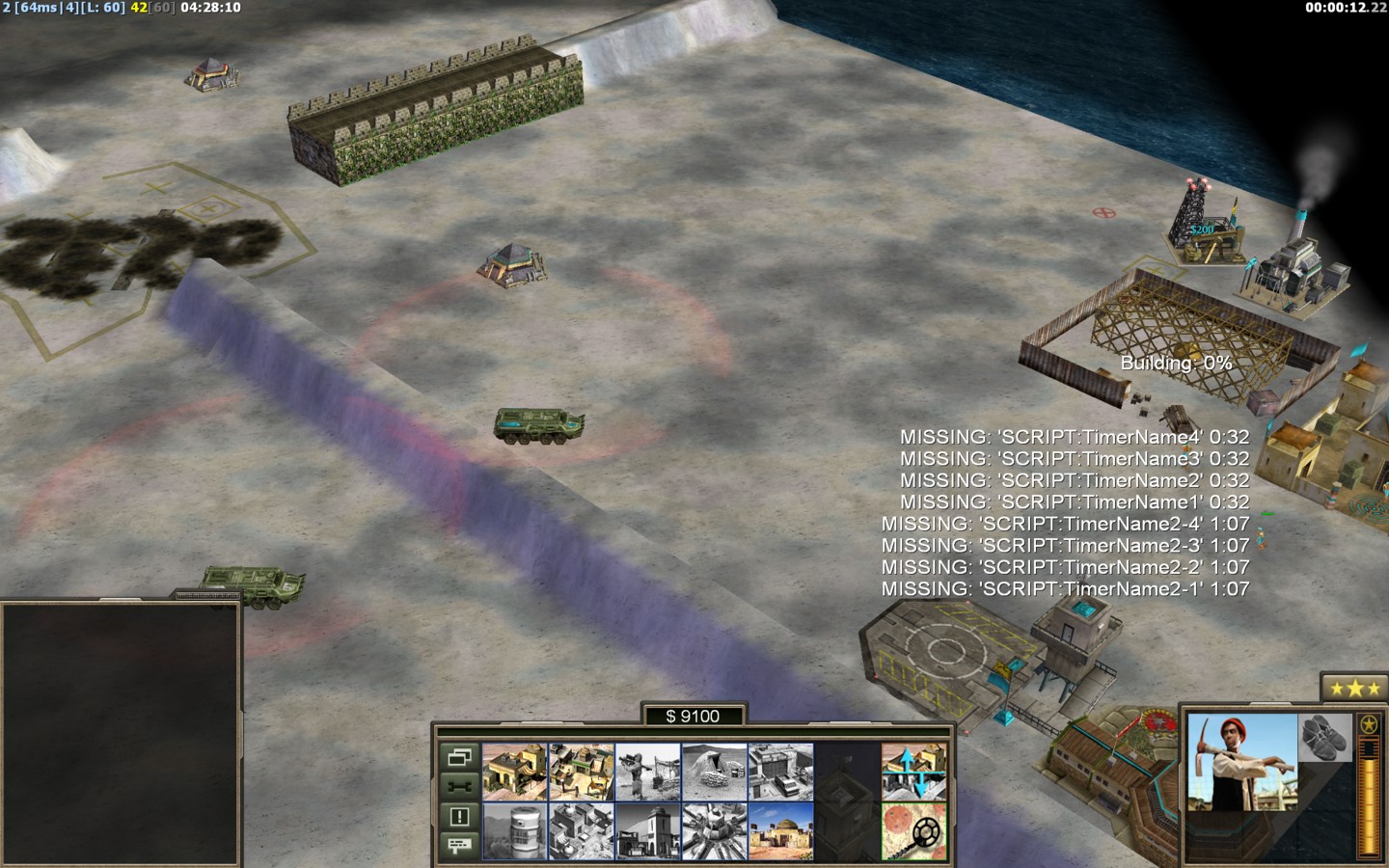Click the black radar minimap panel

point(121,734)
